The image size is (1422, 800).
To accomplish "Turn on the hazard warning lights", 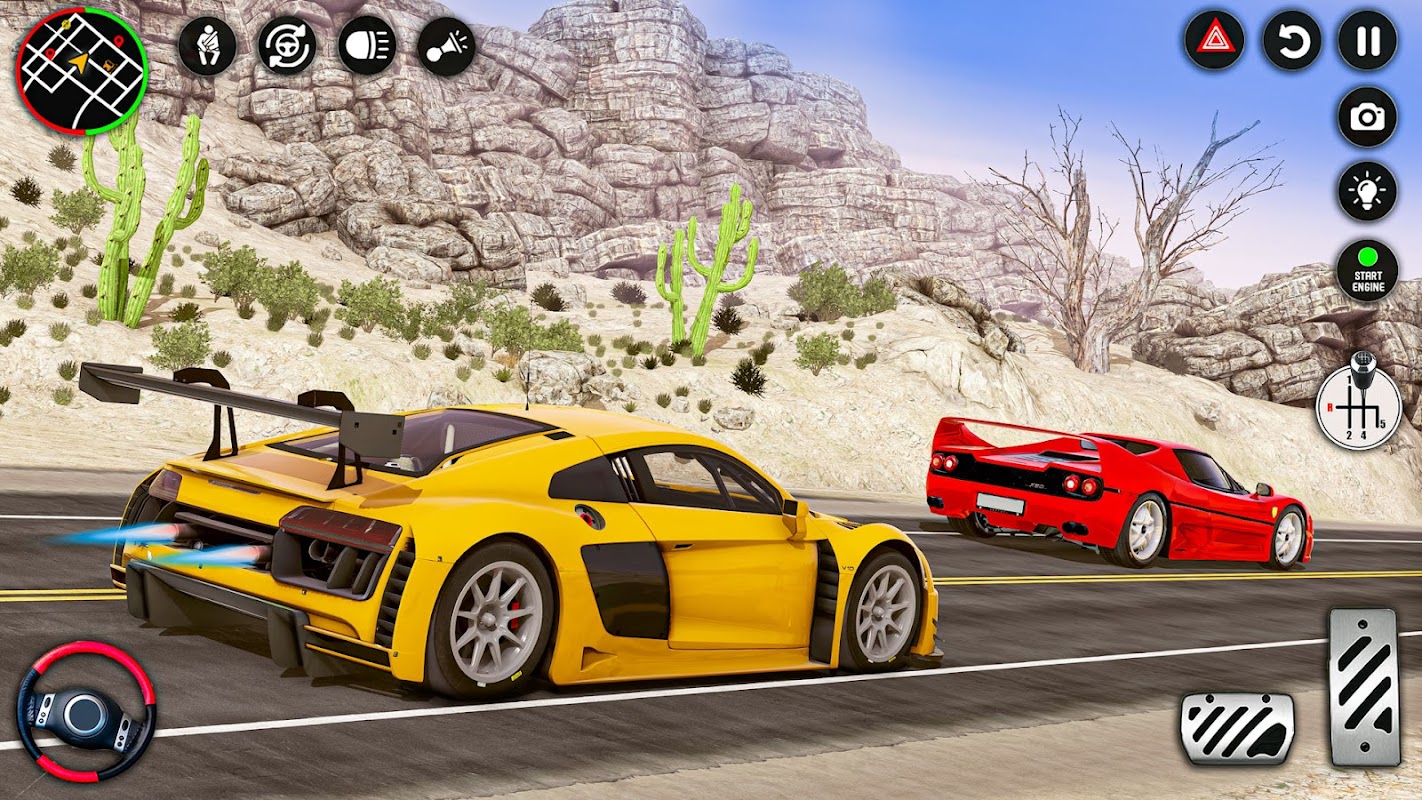I will tap(1214, 40).
